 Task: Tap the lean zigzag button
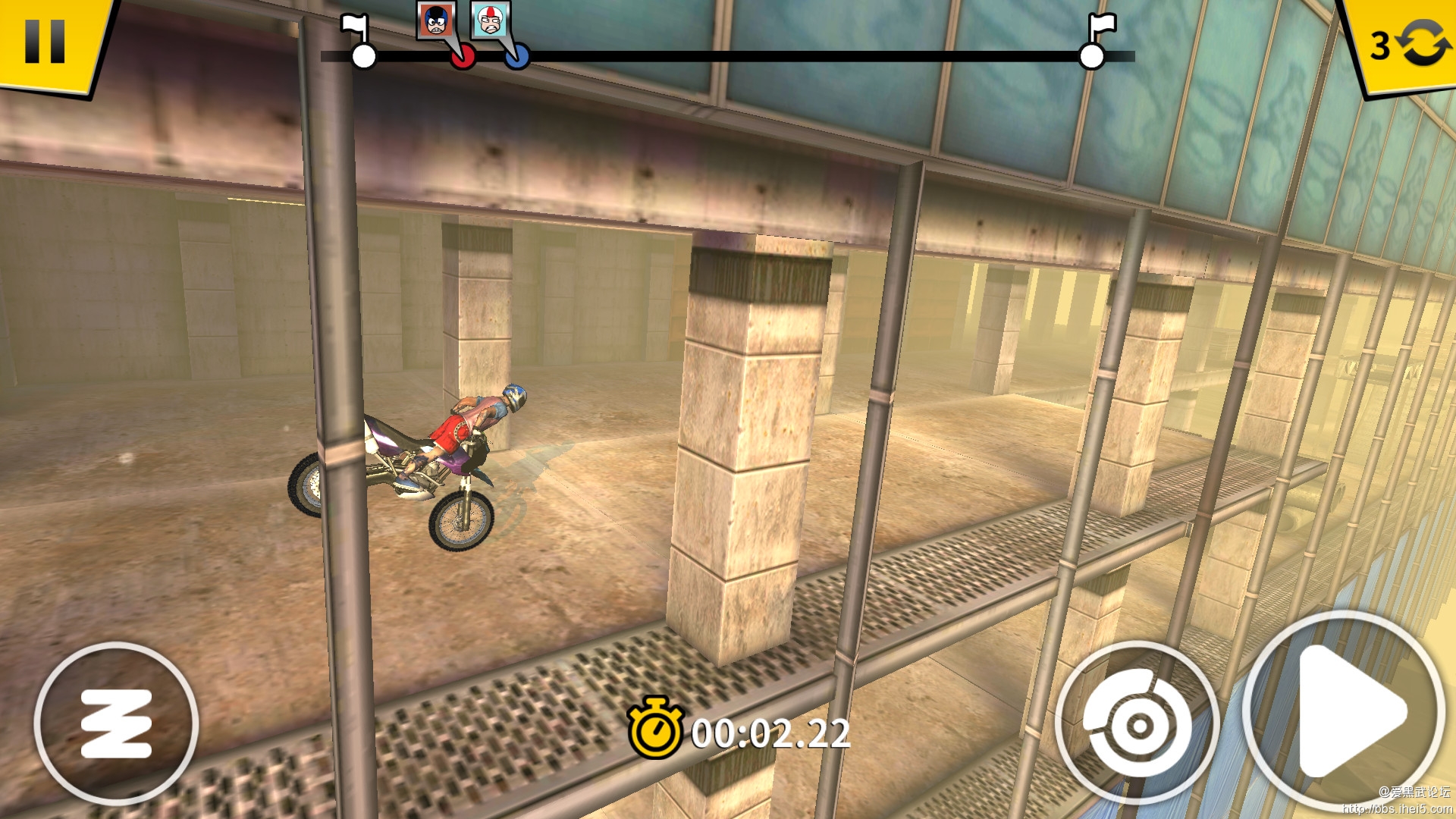(x=116, y=724)
